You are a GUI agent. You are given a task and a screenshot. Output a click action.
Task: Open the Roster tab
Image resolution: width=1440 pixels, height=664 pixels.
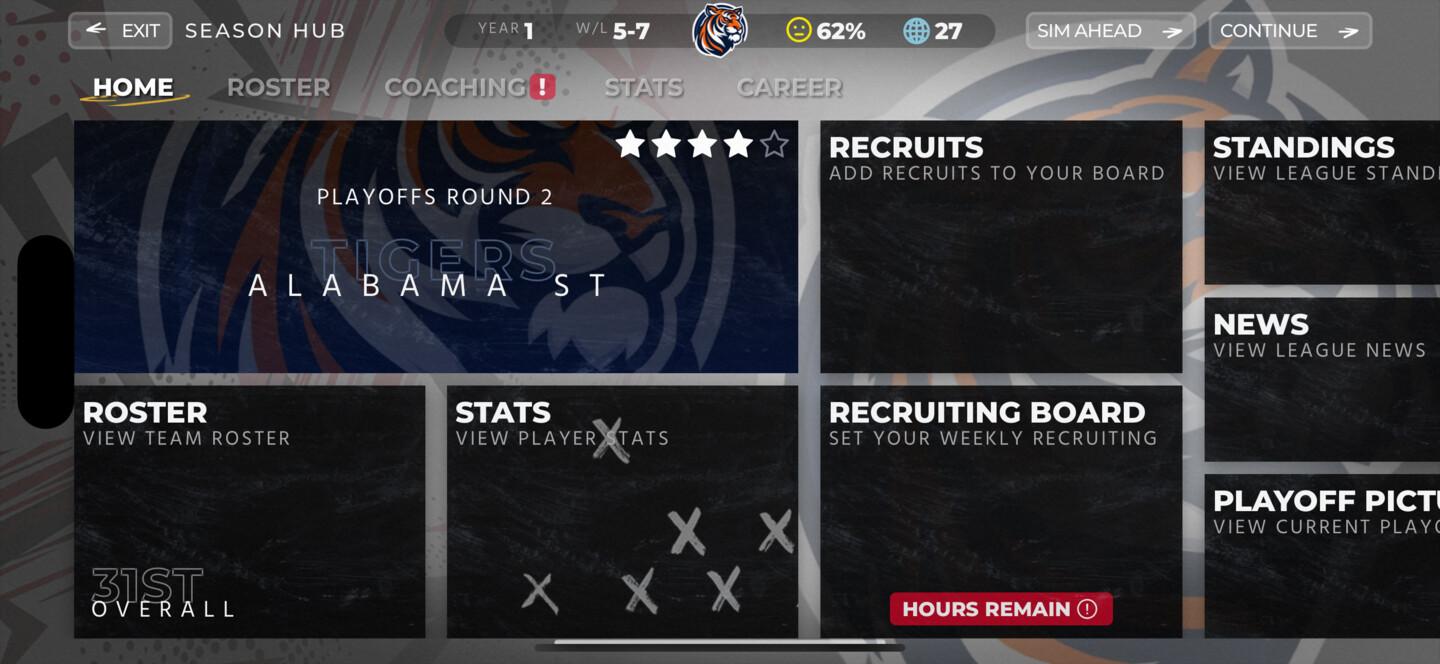click(278, 88)
